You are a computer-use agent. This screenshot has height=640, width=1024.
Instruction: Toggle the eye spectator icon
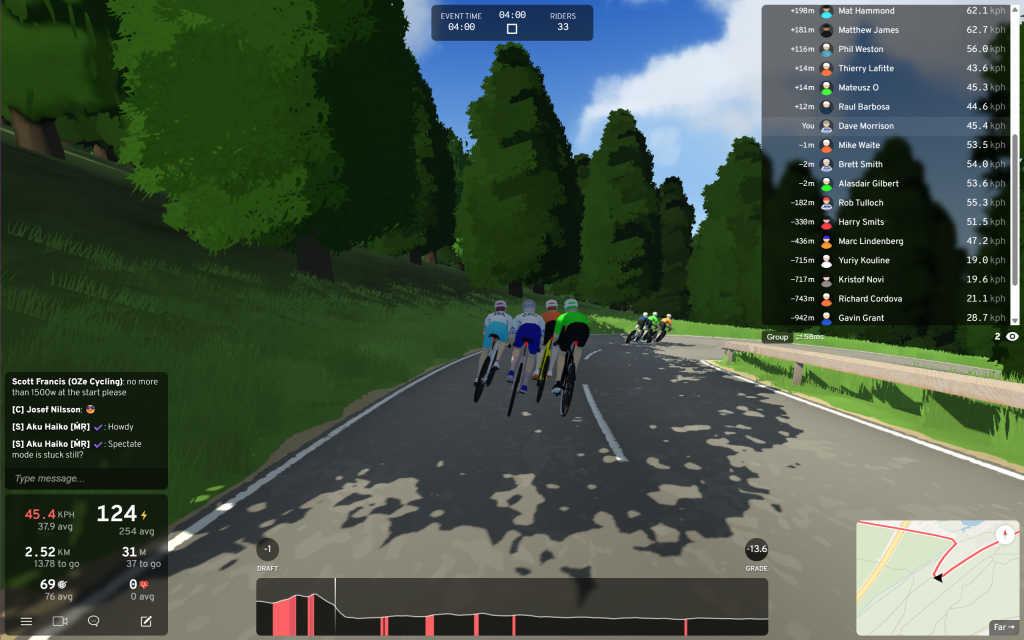point(1012,337)
